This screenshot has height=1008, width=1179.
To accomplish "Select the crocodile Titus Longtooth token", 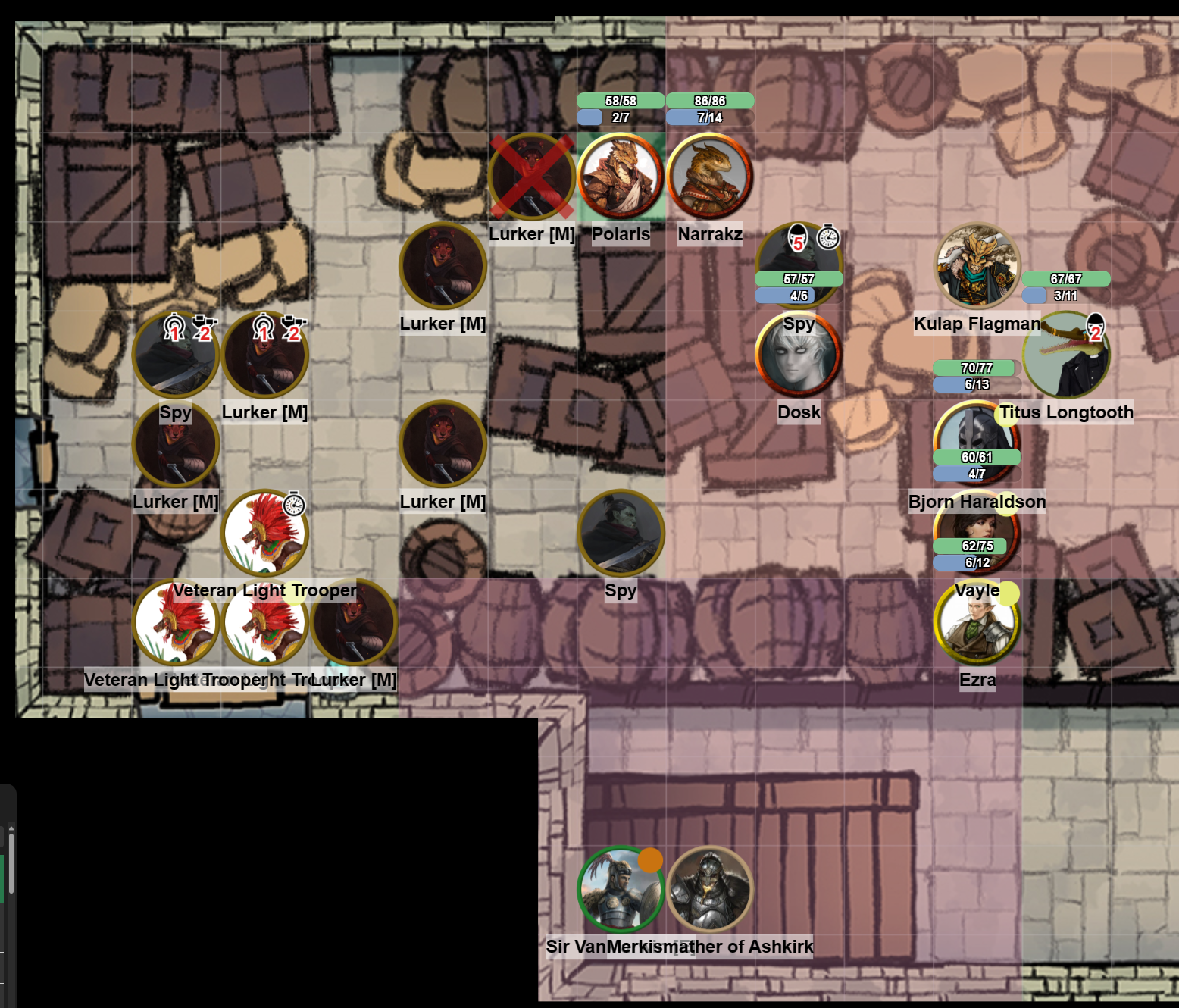I will (1066, 356).
